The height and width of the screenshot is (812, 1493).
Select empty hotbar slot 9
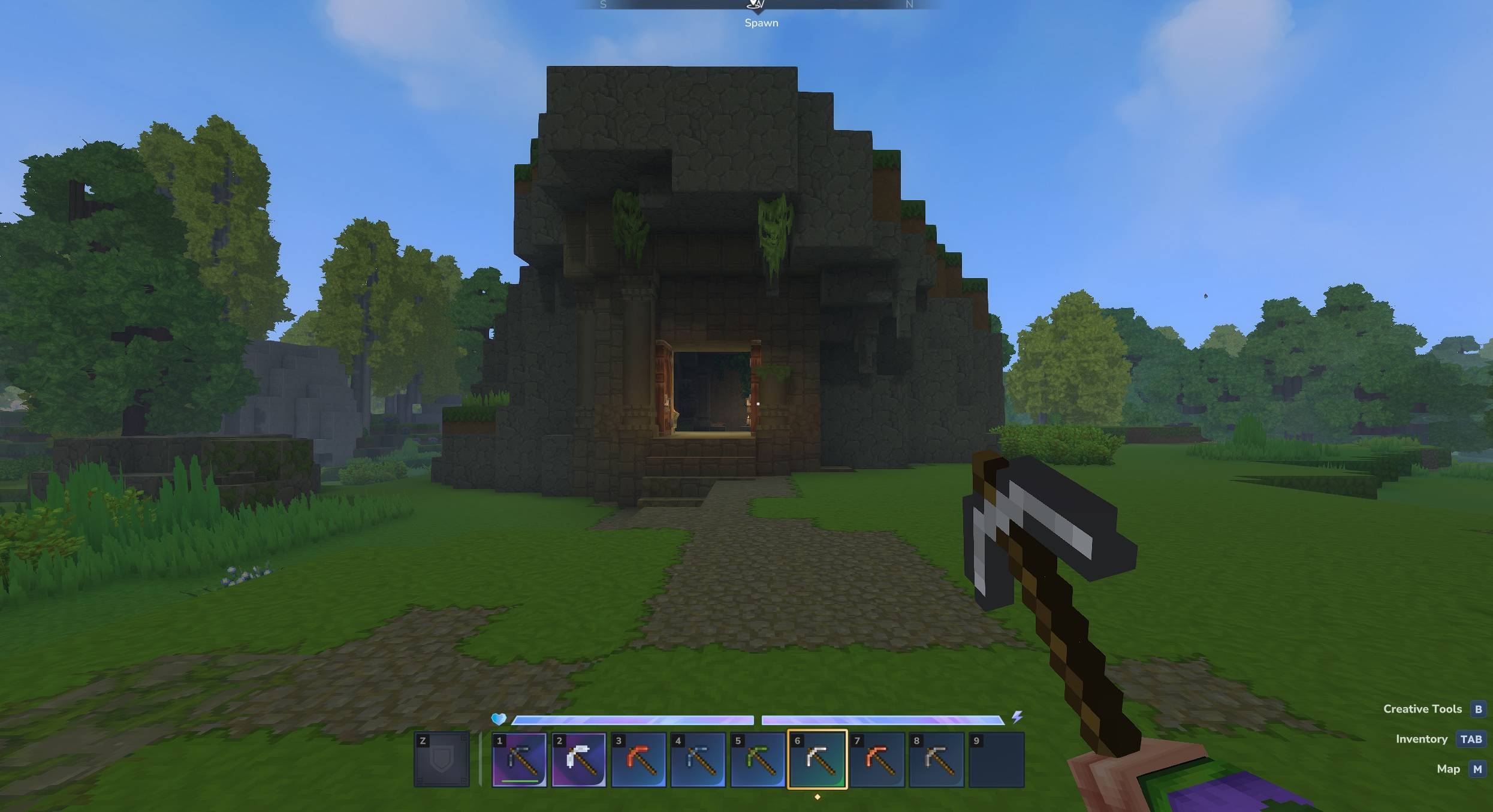pos(996,759)
